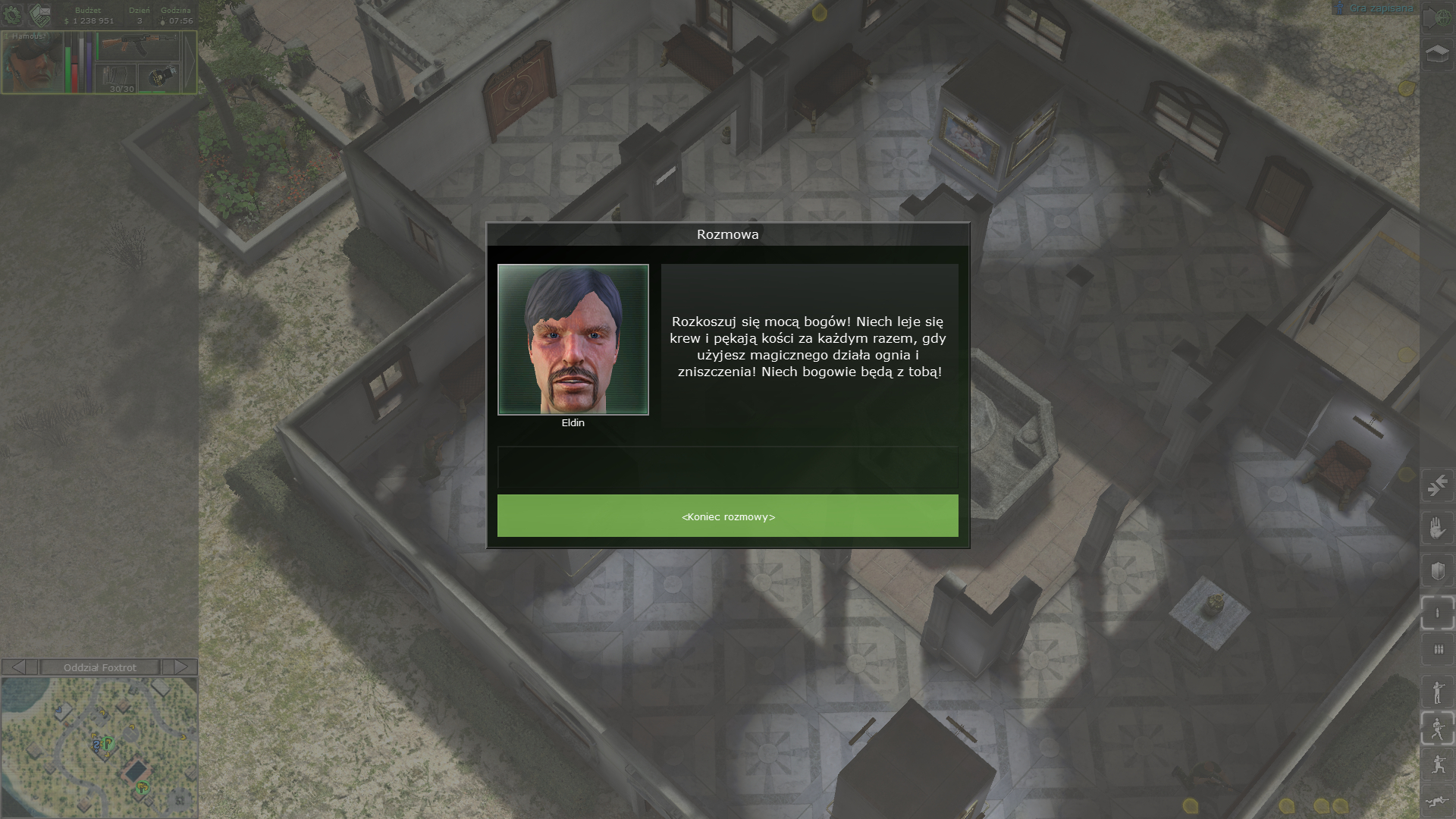Select burst fire mode with three bullets
Screen dimensions: 1456x819
click(1437, 650)
